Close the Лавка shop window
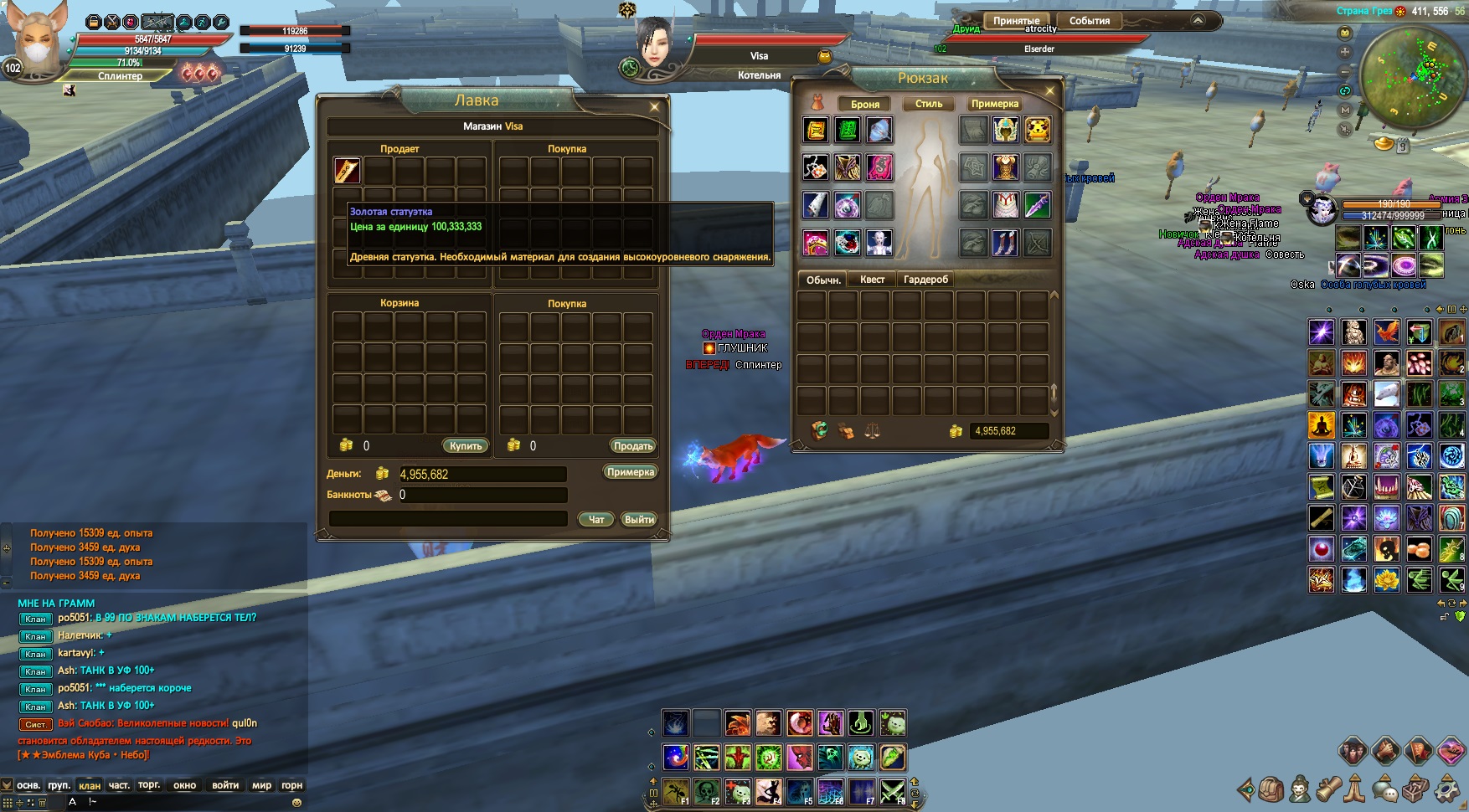Screen dimensions: 1469x812 pyautogui.click(x=655, y=107)
